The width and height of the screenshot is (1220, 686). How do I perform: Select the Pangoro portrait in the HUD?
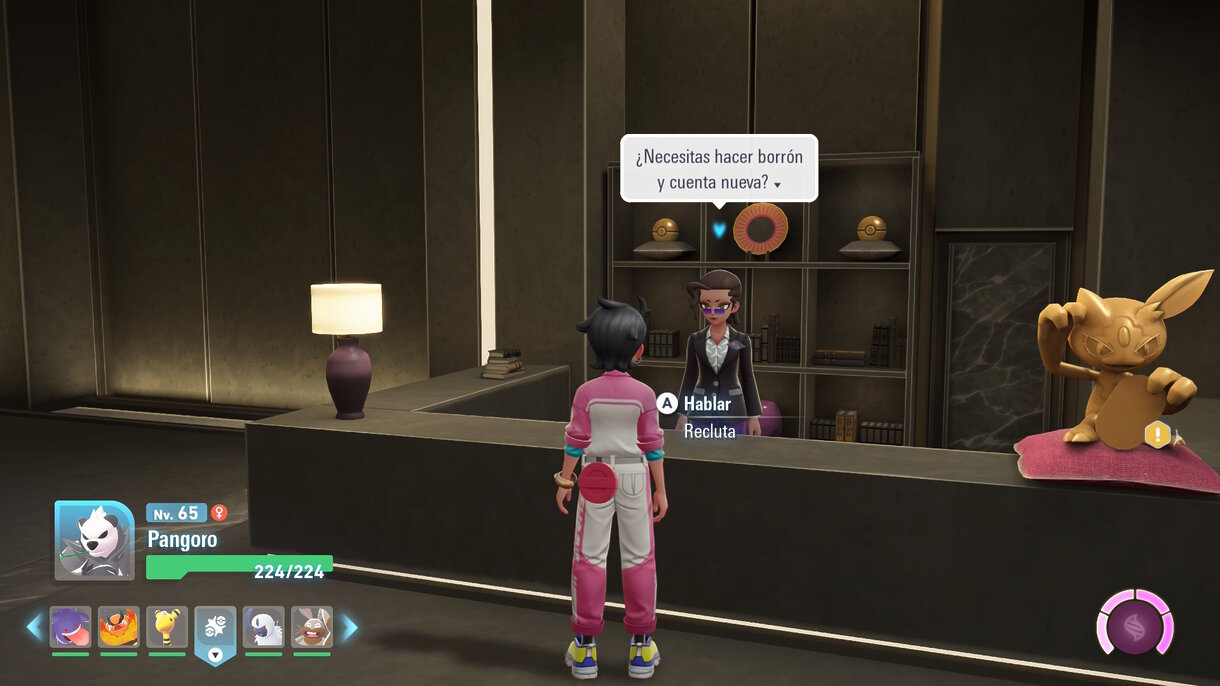pyautogui.click(x=94, y=540)
